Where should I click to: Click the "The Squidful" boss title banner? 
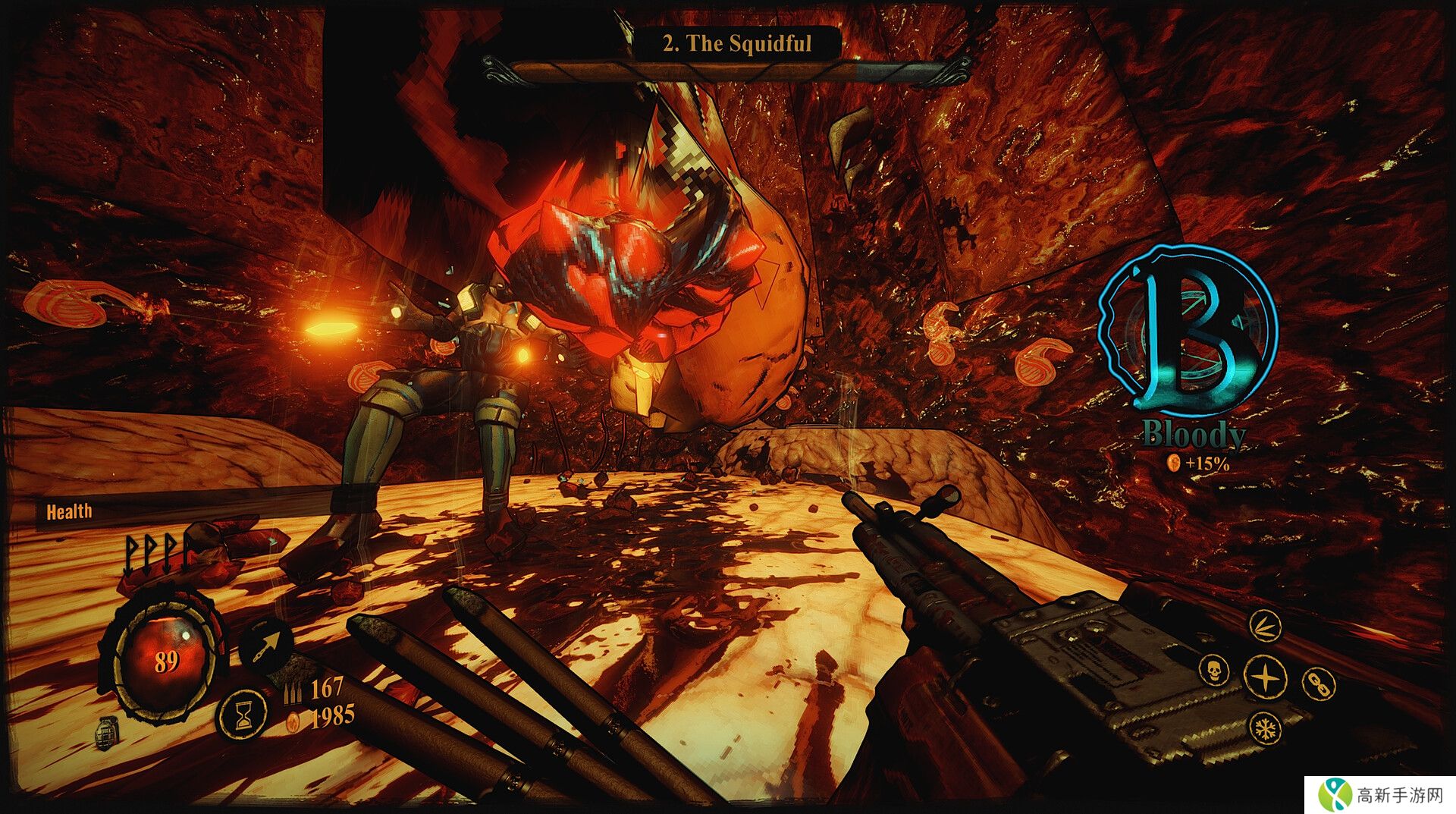pos(736,43)
